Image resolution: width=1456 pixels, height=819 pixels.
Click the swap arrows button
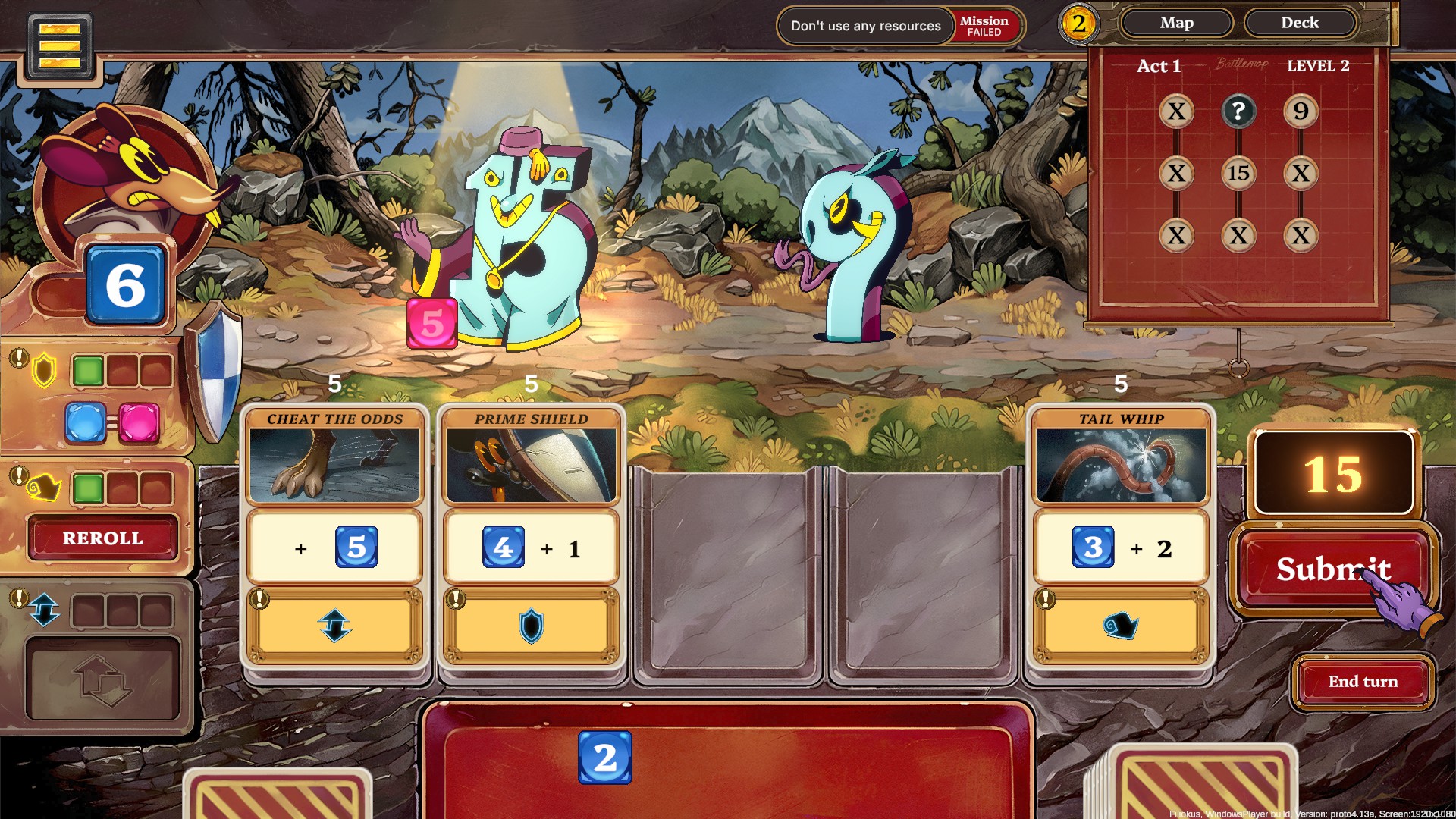(103, 679)
